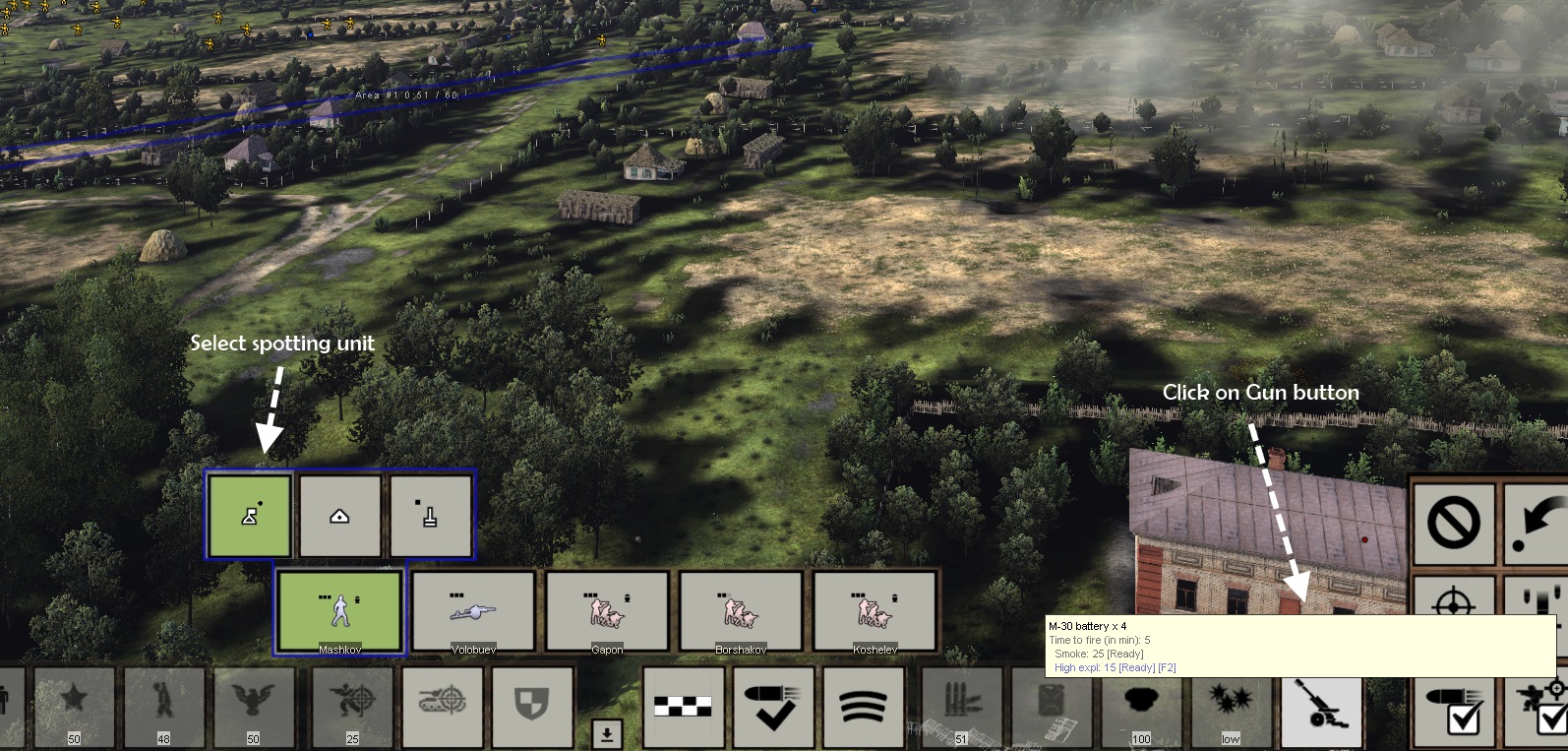Screen dimensions: 1568x751
Task: Click the bullet with checkmark button
Action: pyautogui.click(x=775, y=708)
